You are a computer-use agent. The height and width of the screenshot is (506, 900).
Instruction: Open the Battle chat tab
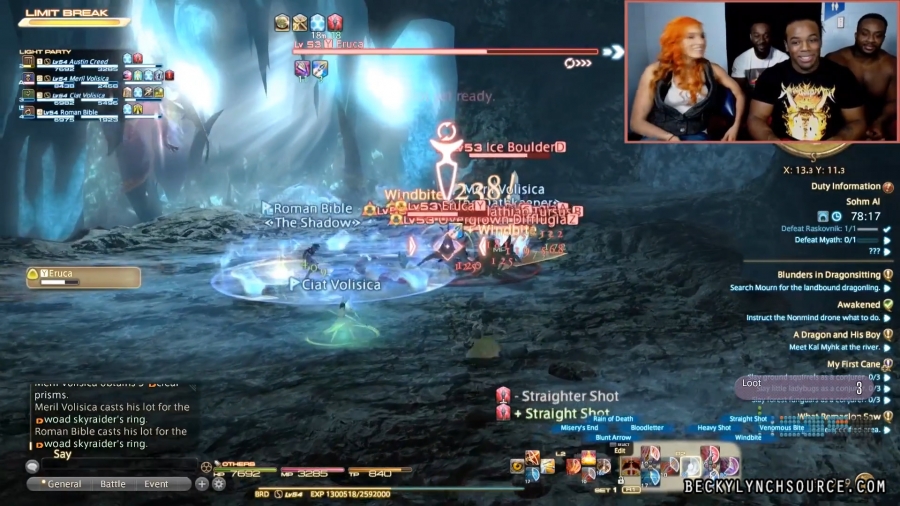click(113, 484)
